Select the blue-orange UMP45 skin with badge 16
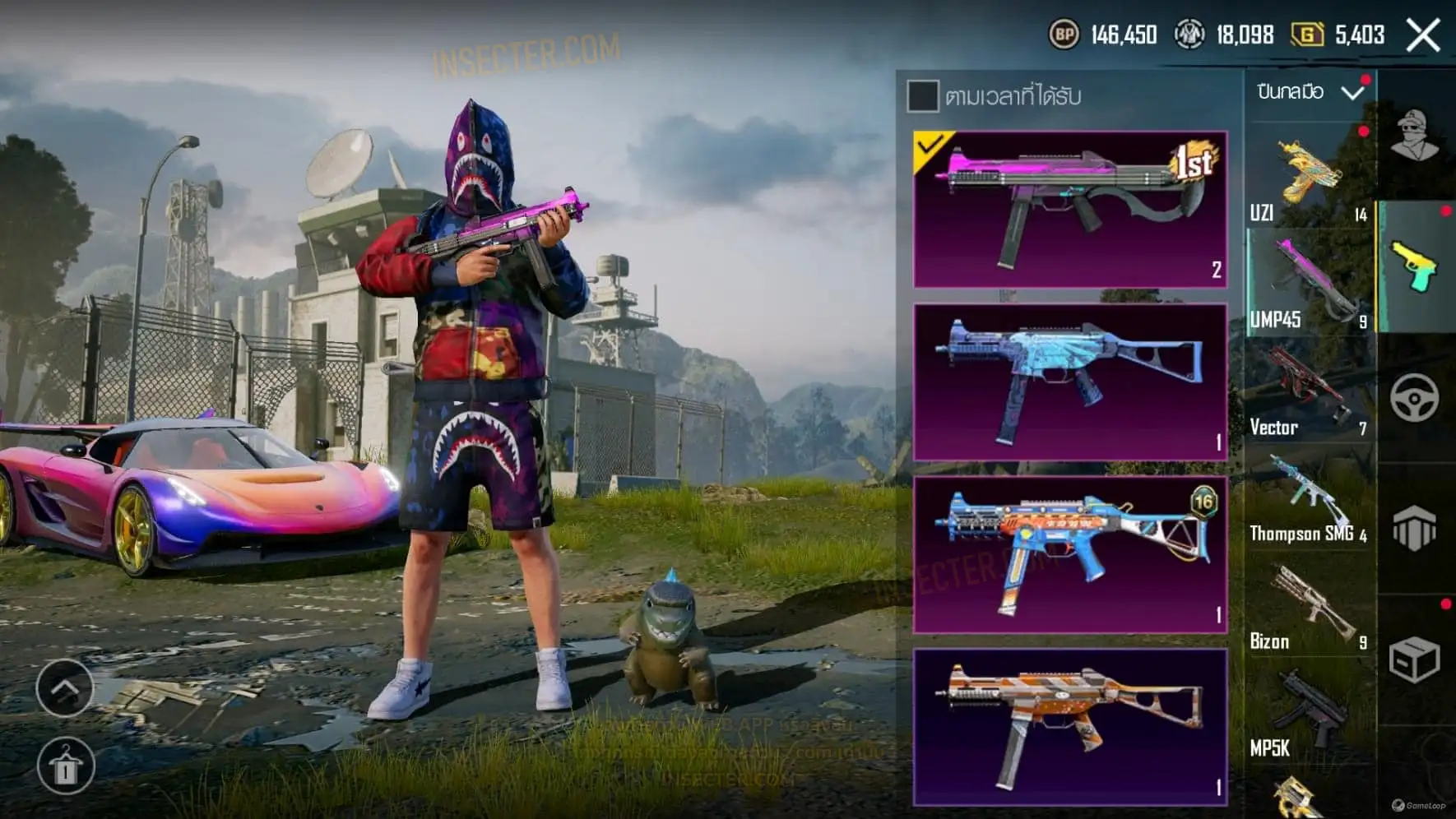Viewport: 1456px width, 819px height. click(x=1070, y=555)
